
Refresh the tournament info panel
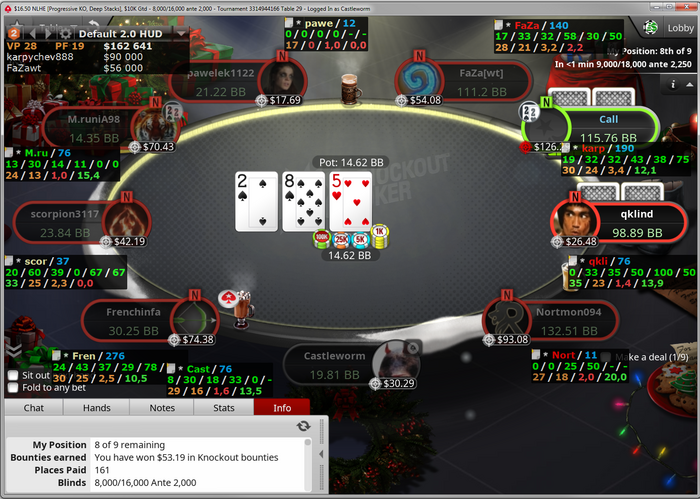coord(303,426)
